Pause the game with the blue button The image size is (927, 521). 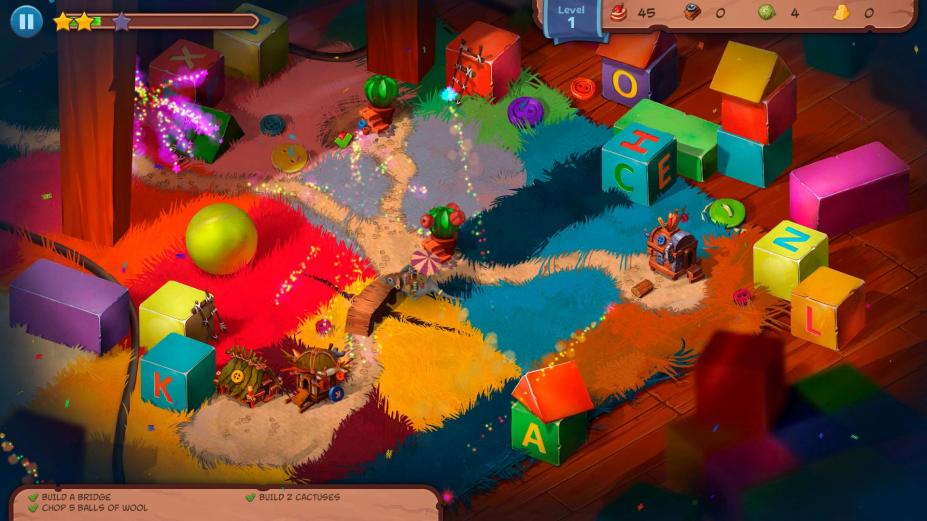point(26,20)
